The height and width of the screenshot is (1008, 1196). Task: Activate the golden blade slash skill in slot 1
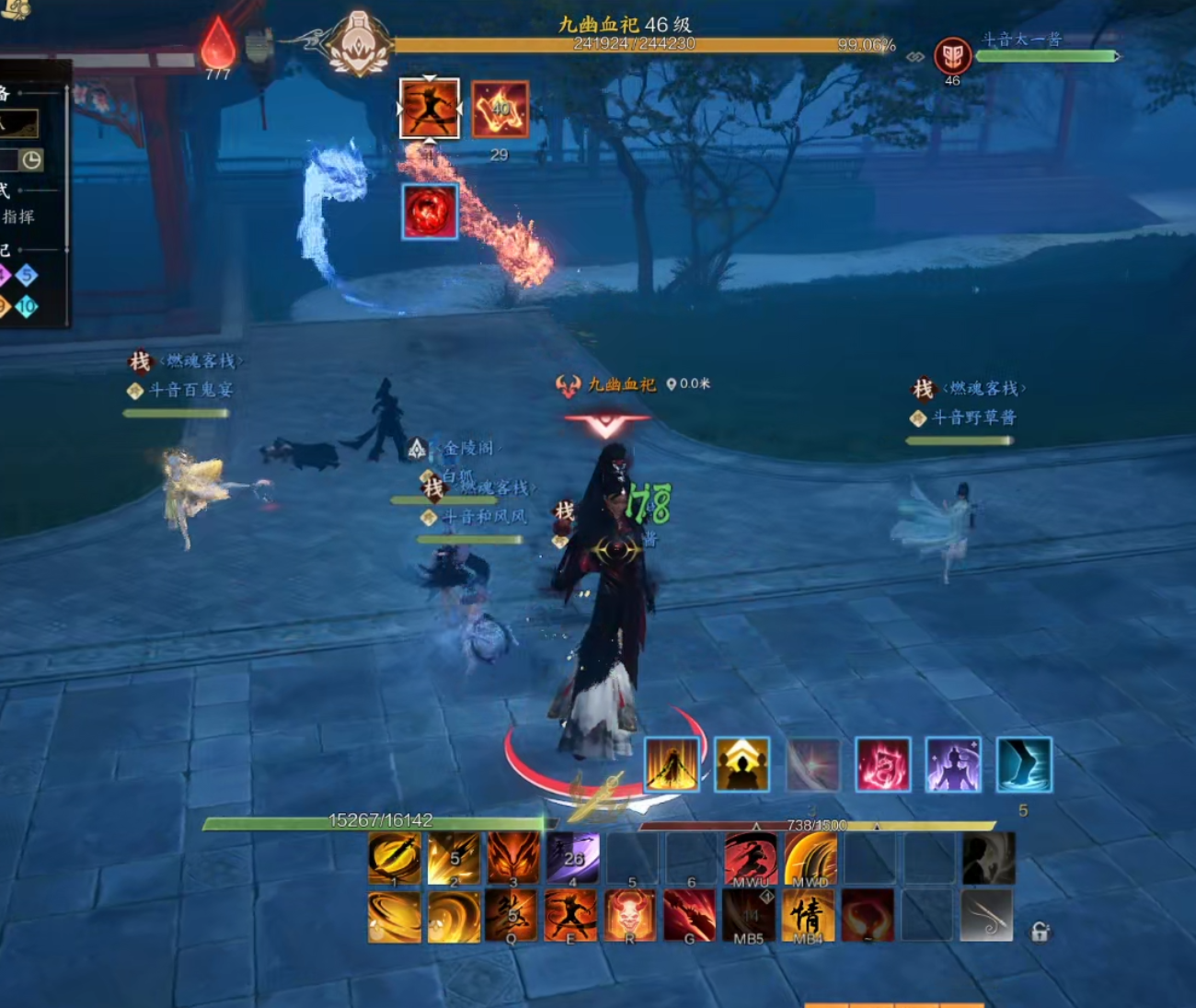pyautogui.click(x=395, y=859)
